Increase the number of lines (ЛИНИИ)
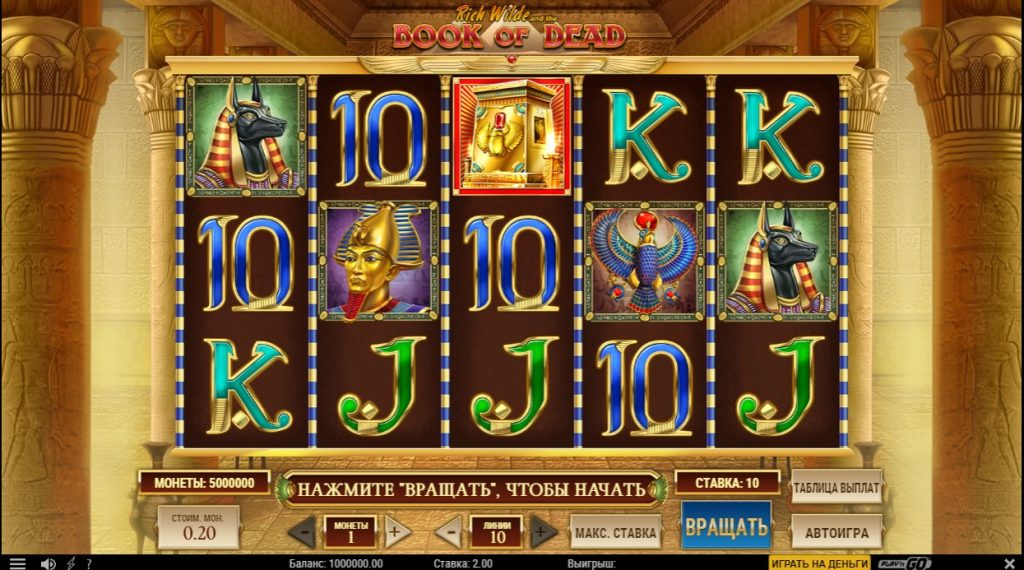Image resolution: width=1024 pixels, height=570 pixels. pyautogui.click(x=541, y=530)
